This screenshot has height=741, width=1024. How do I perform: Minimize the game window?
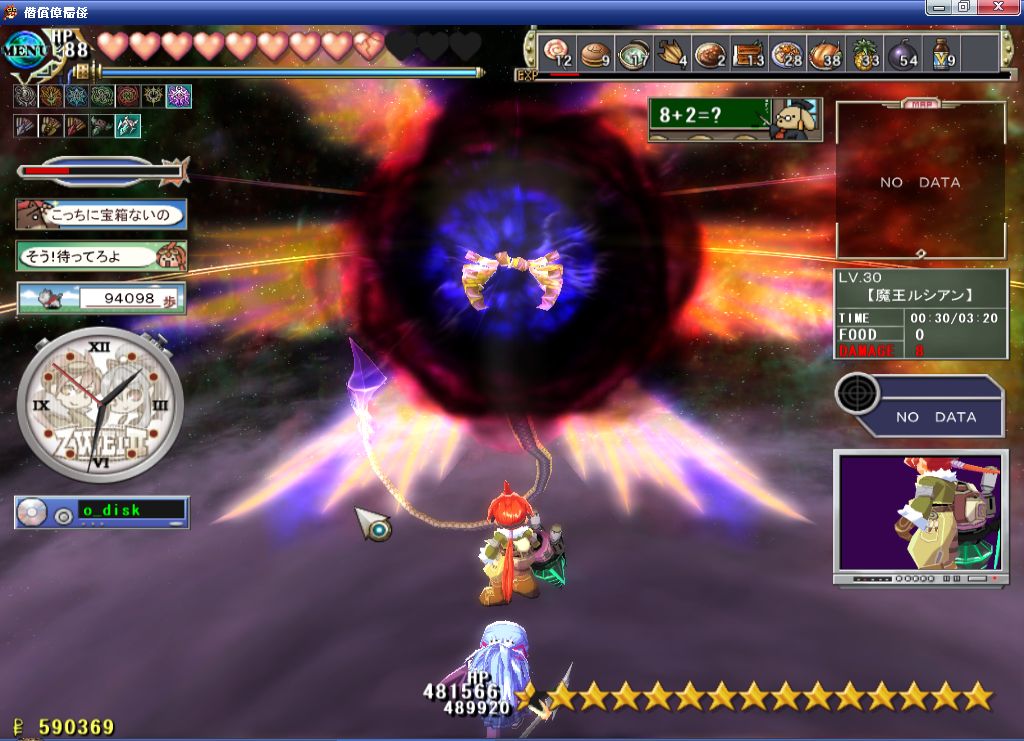point(938,7)
